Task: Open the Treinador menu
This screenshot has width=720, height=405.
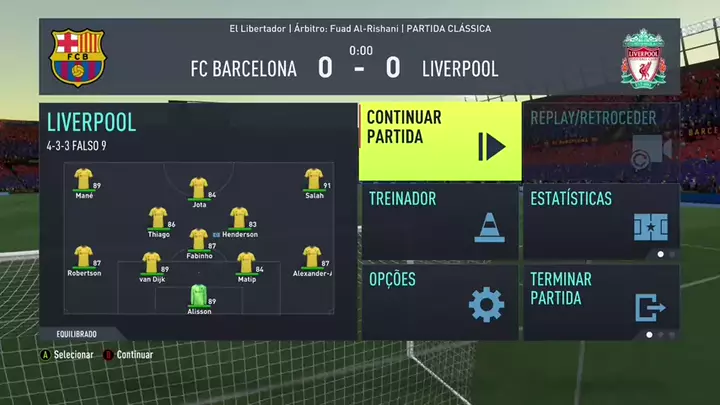Action: 439,221
